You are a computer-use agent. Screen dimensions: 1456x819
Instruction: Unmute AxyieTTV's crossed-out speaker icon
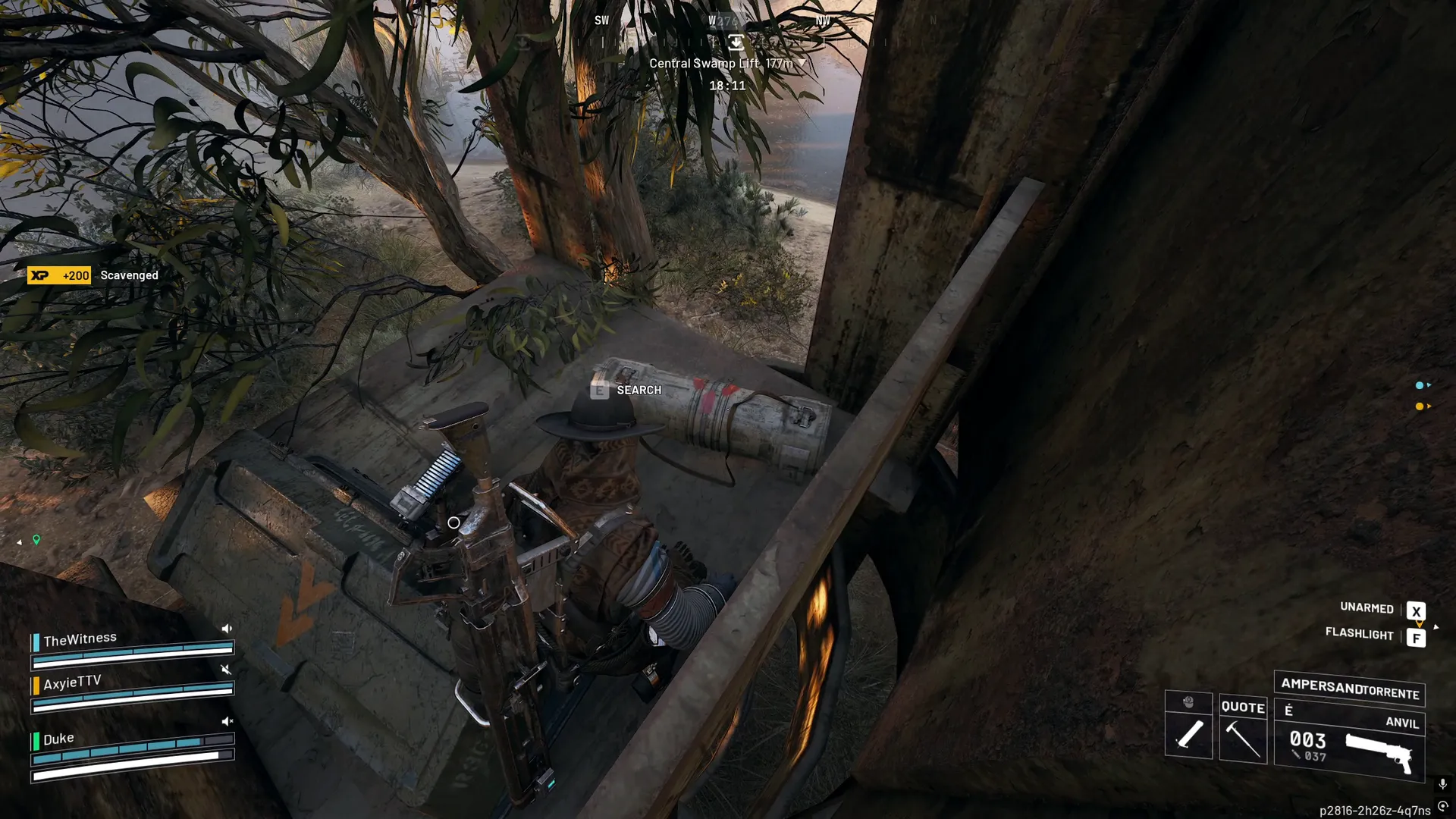click(225, 670)
